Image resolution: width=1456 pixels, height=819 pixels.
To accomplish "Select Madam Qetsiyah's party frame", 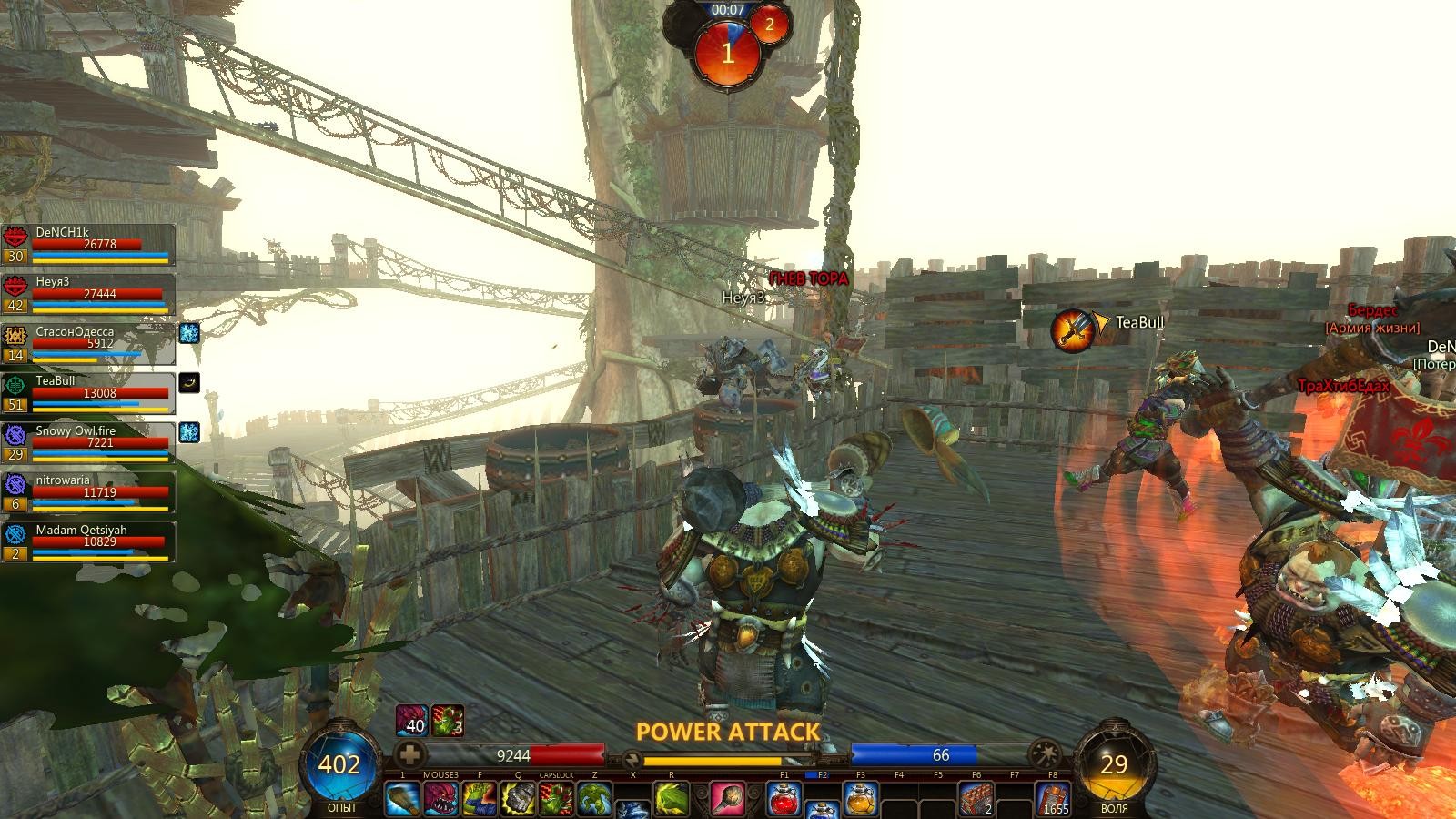I will pos(89,542).
